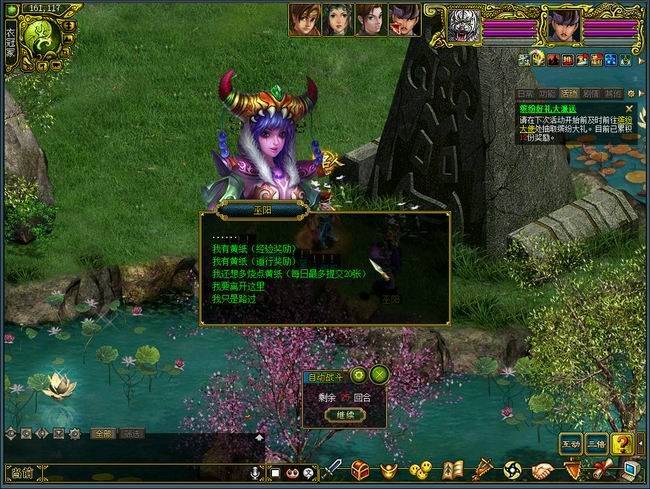Click the 继续 button in auto-battle panel
650x489 pixels.
click(x=345, y=414)
